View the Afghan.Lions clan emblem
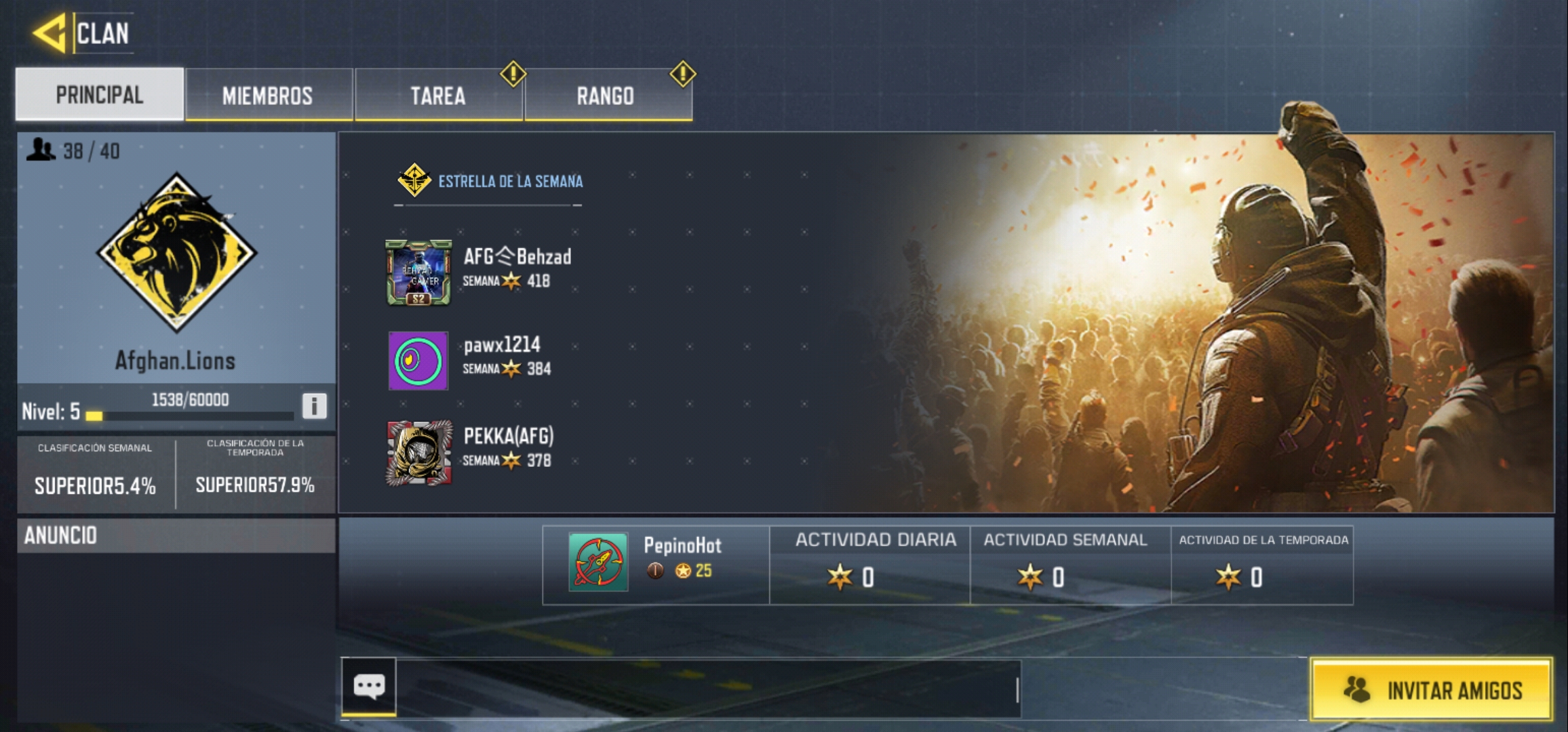The image size is (1568, 732). (x=176, y=252)
